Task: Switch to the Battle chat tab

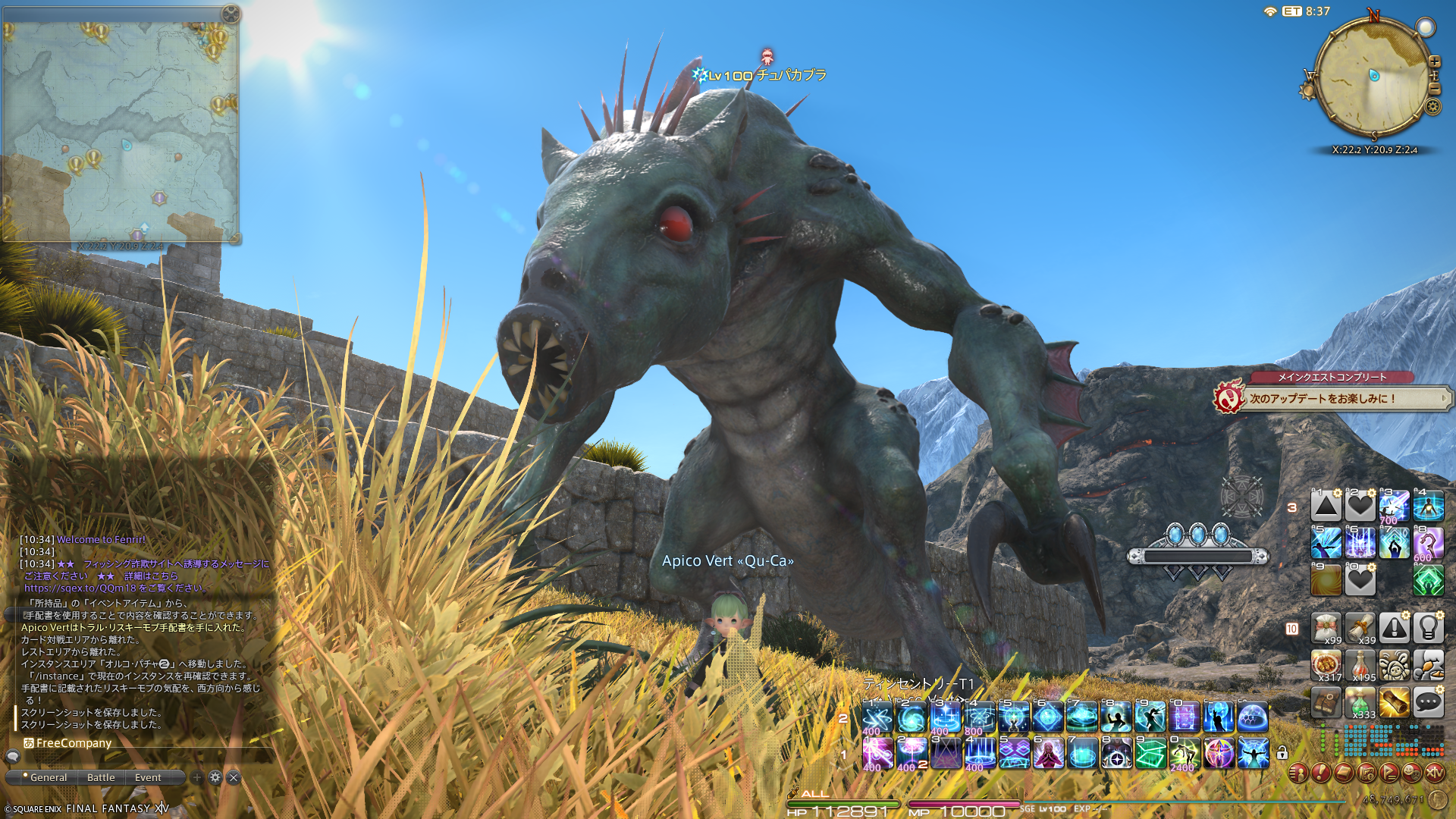Action: (x=101, y=777)
